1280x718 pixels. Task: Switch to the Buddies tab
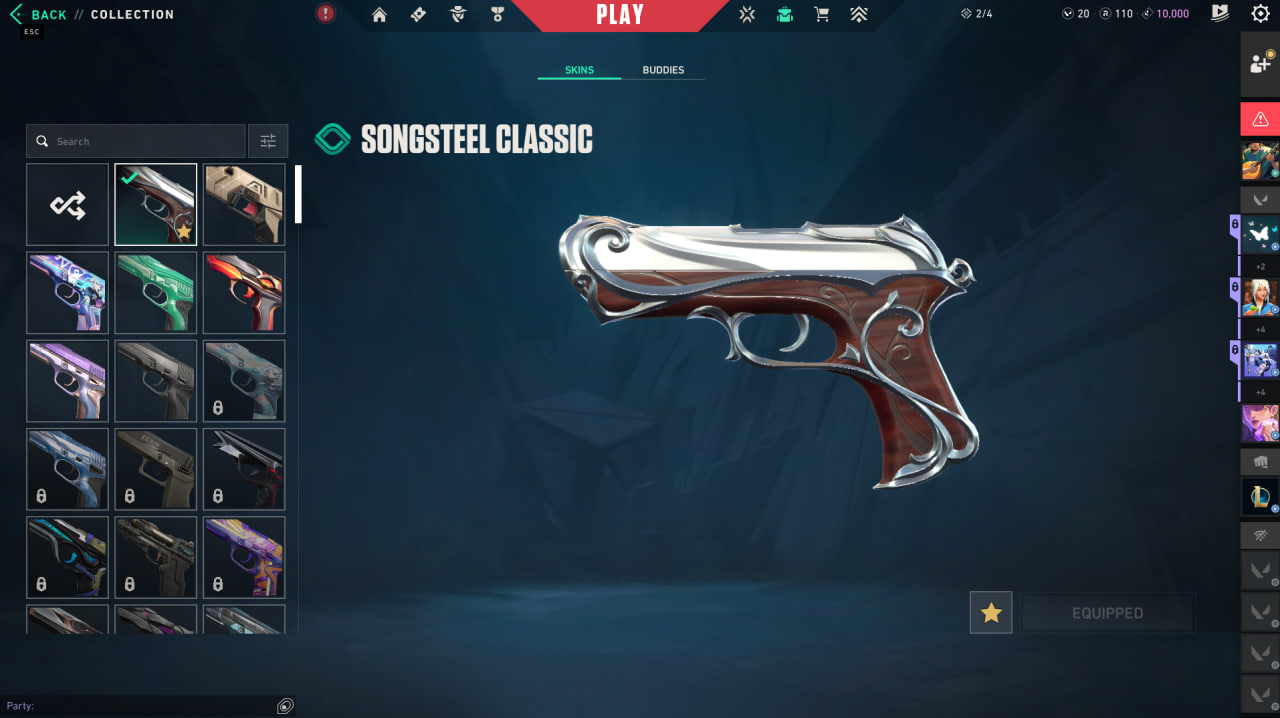coord(663,70)
